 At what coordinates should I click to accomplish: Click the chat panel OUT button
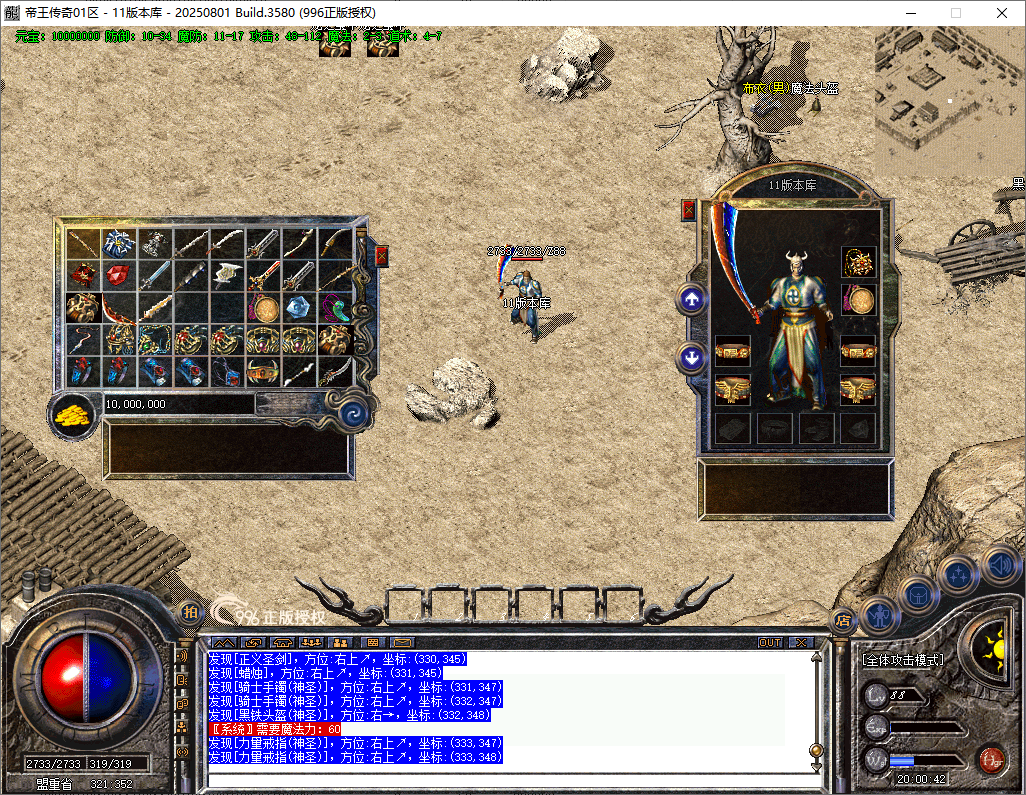[770, 642]
